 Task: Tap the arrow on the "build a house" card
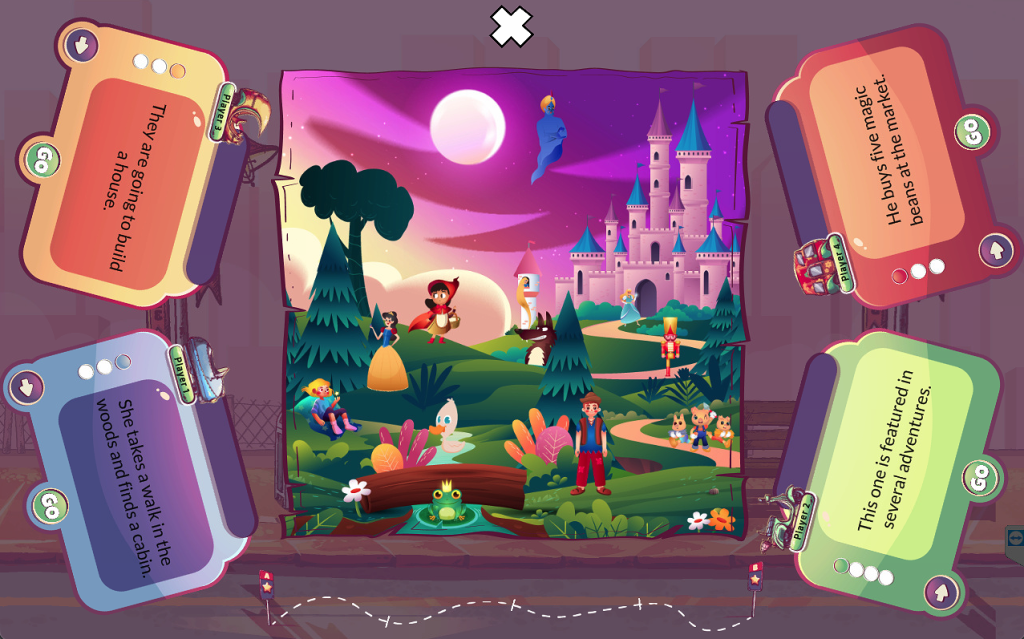click(x=81, y=44)
